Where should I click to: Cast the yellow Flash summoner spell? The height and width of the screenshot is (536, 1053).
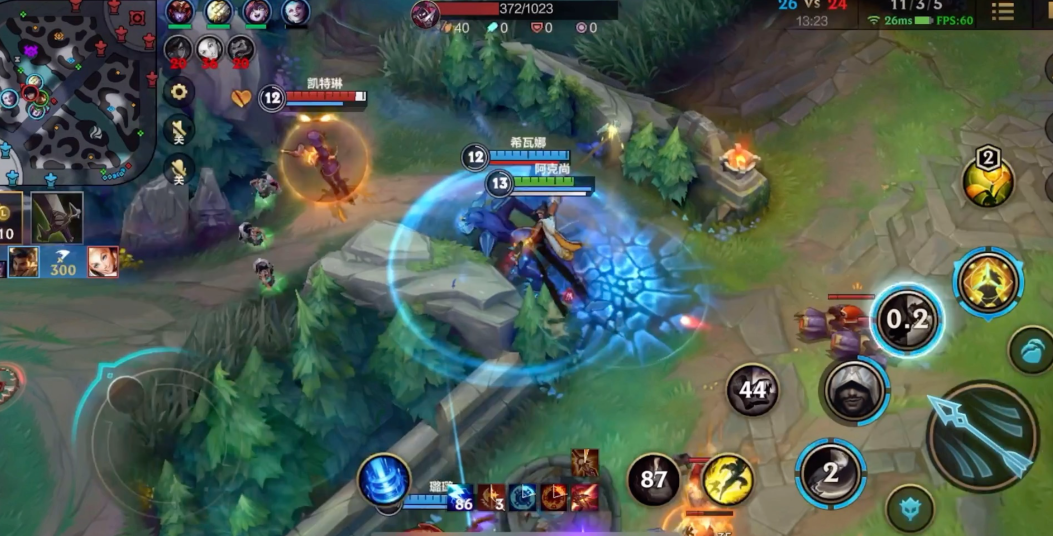coord(727,479)
